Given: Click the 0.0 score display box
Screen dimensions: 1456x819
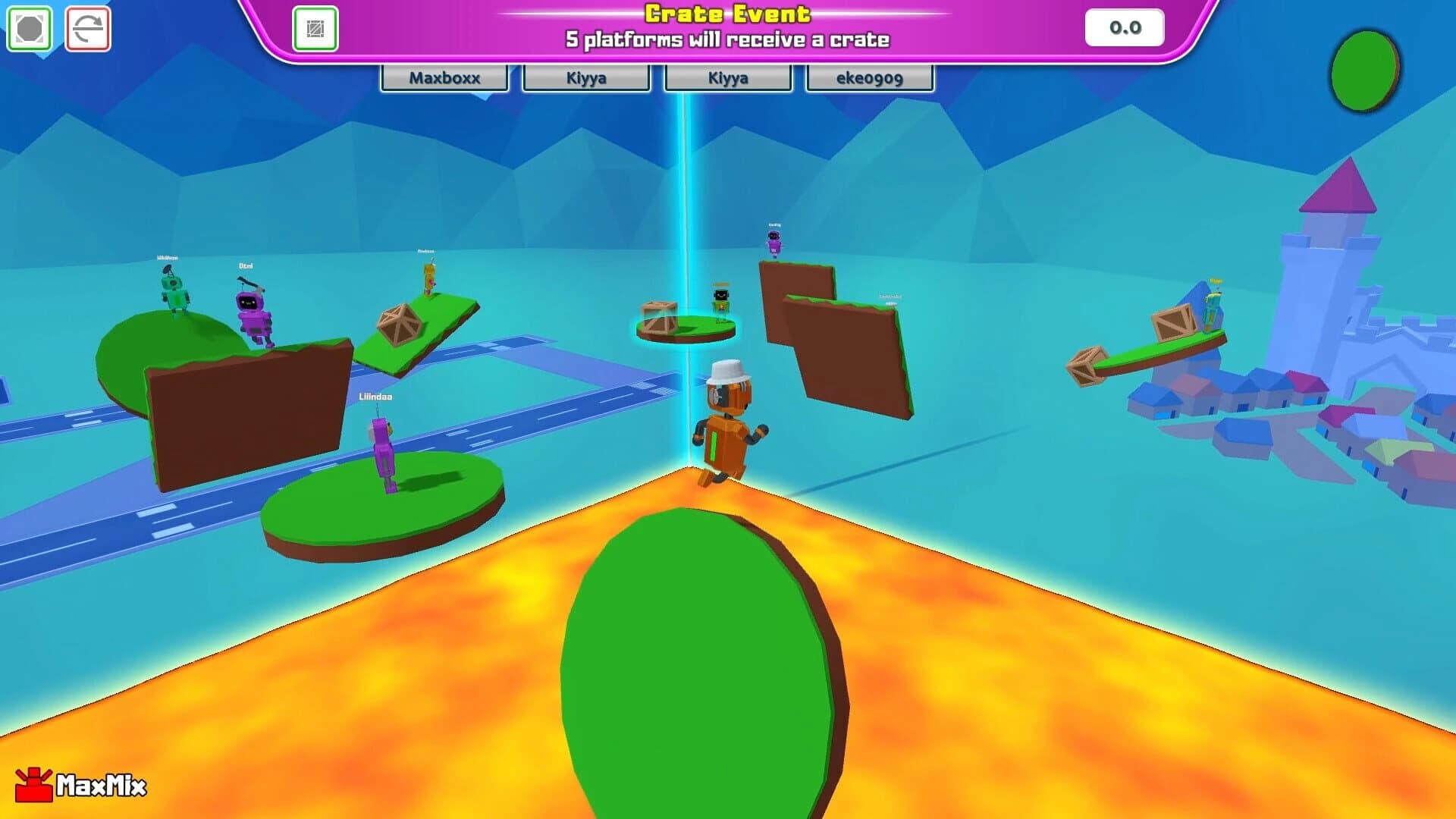Looking at the screenshot, I should point(1125,27).
